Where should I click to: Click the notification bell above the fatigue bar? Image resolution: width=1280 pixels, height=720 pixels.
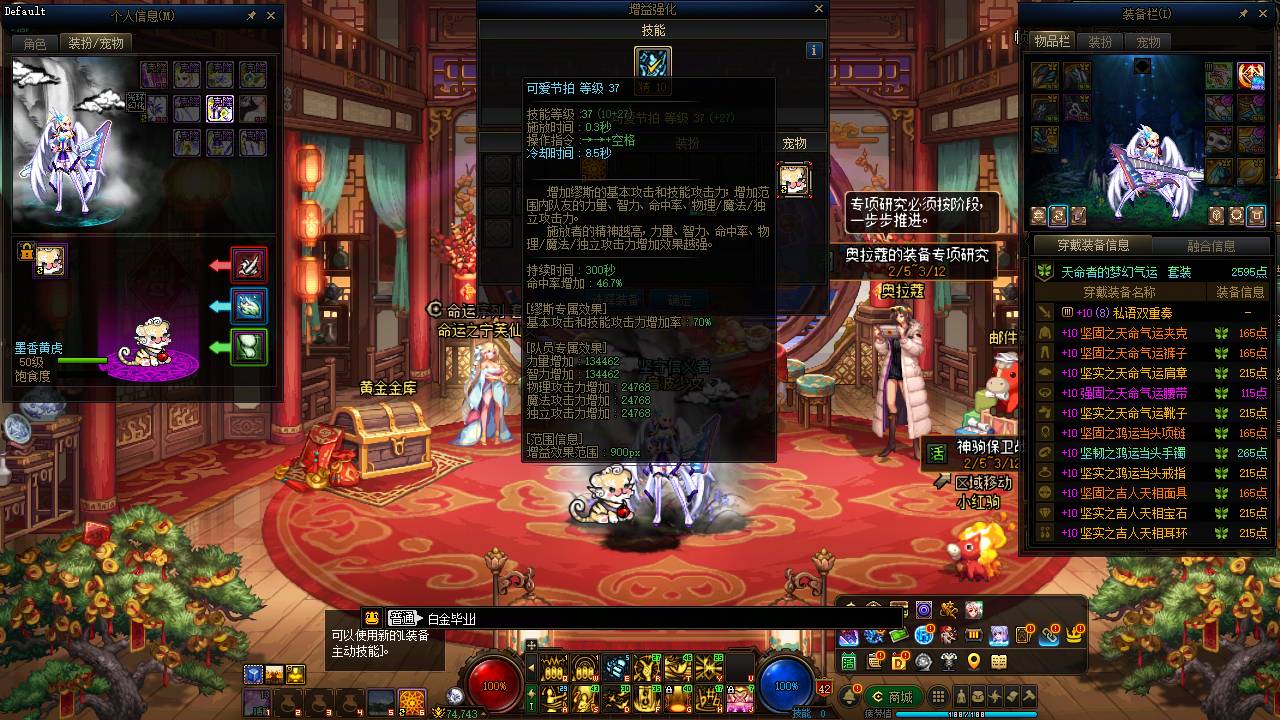coord(850,697)
